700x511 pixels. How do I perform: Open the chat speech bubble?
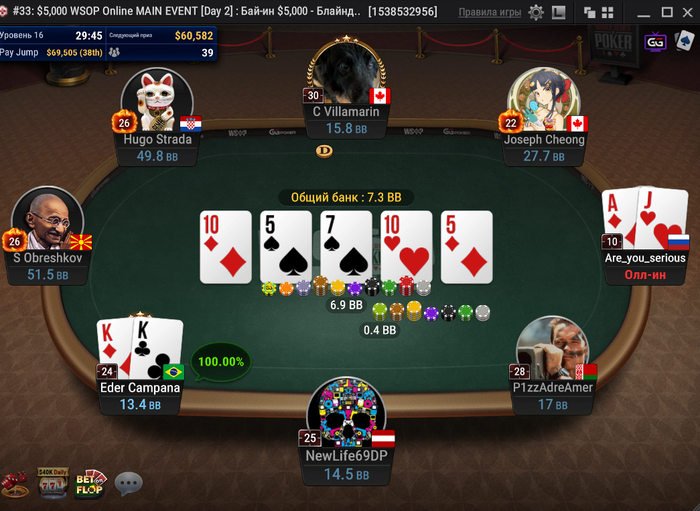[x=129, y=484]
